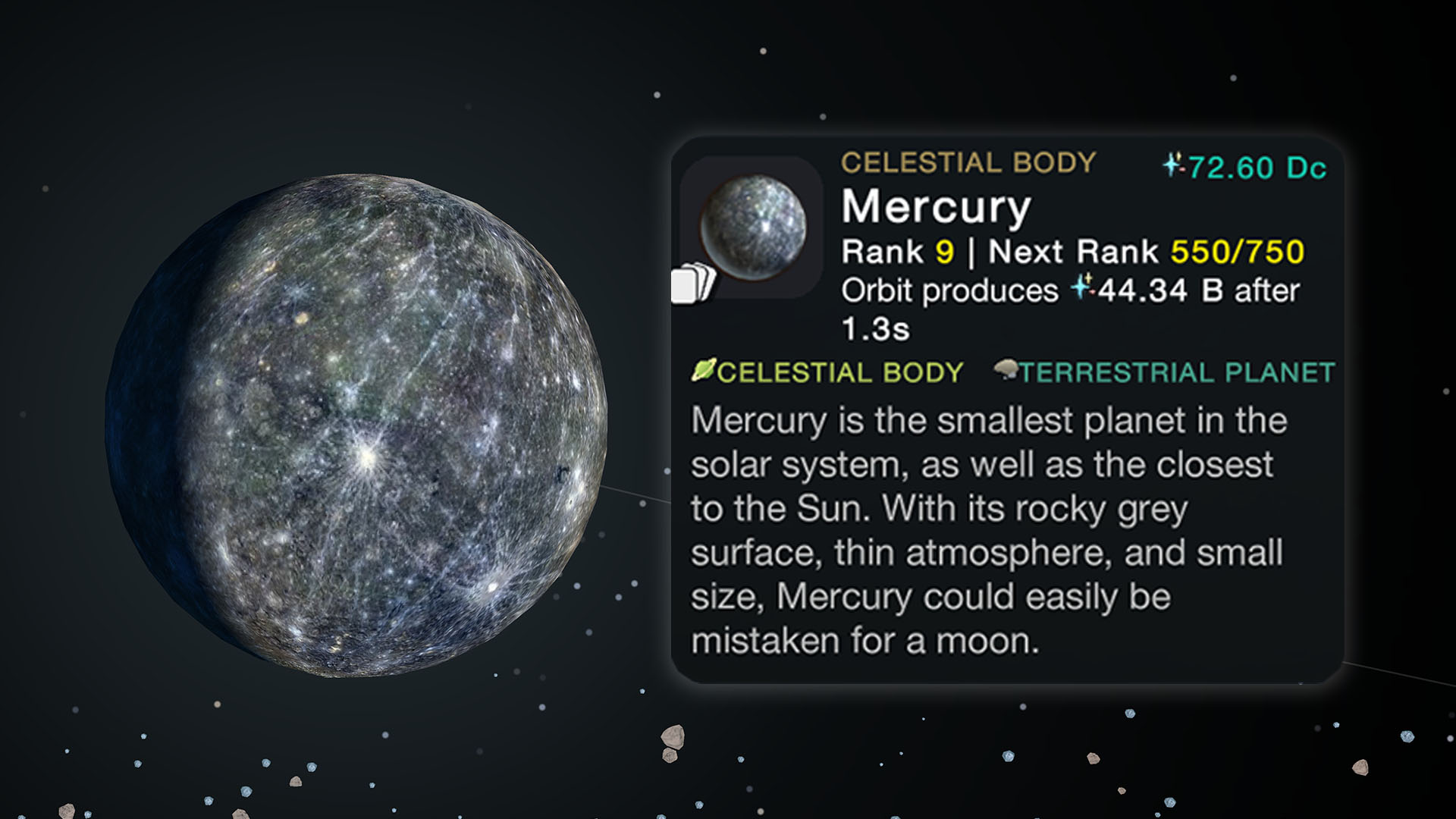Expand Mercury's description text block
This screenshot has width=1456, height=819.
986,531
